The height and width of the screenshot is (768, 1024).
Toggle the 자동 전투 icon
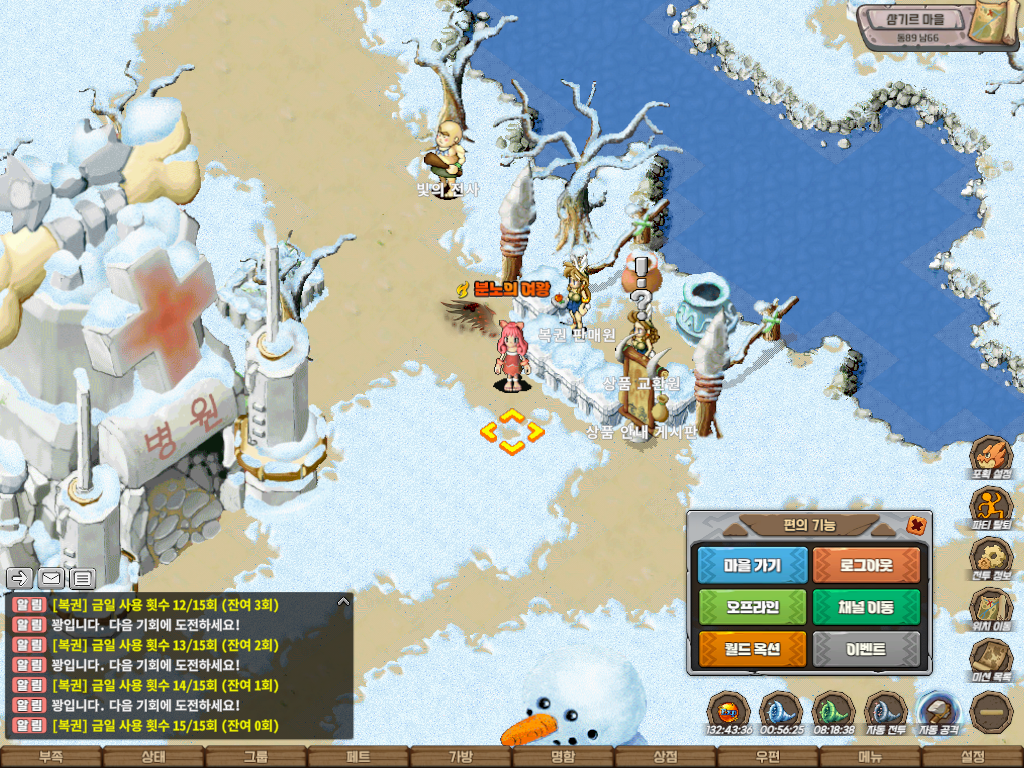885,713
